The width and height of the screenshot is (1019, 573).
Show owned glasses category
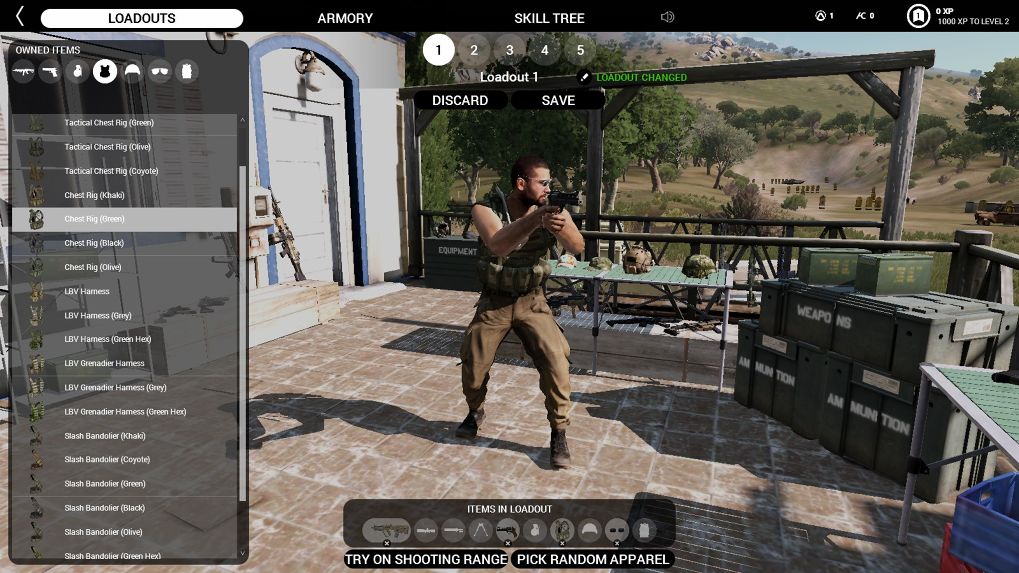point(159,71)
